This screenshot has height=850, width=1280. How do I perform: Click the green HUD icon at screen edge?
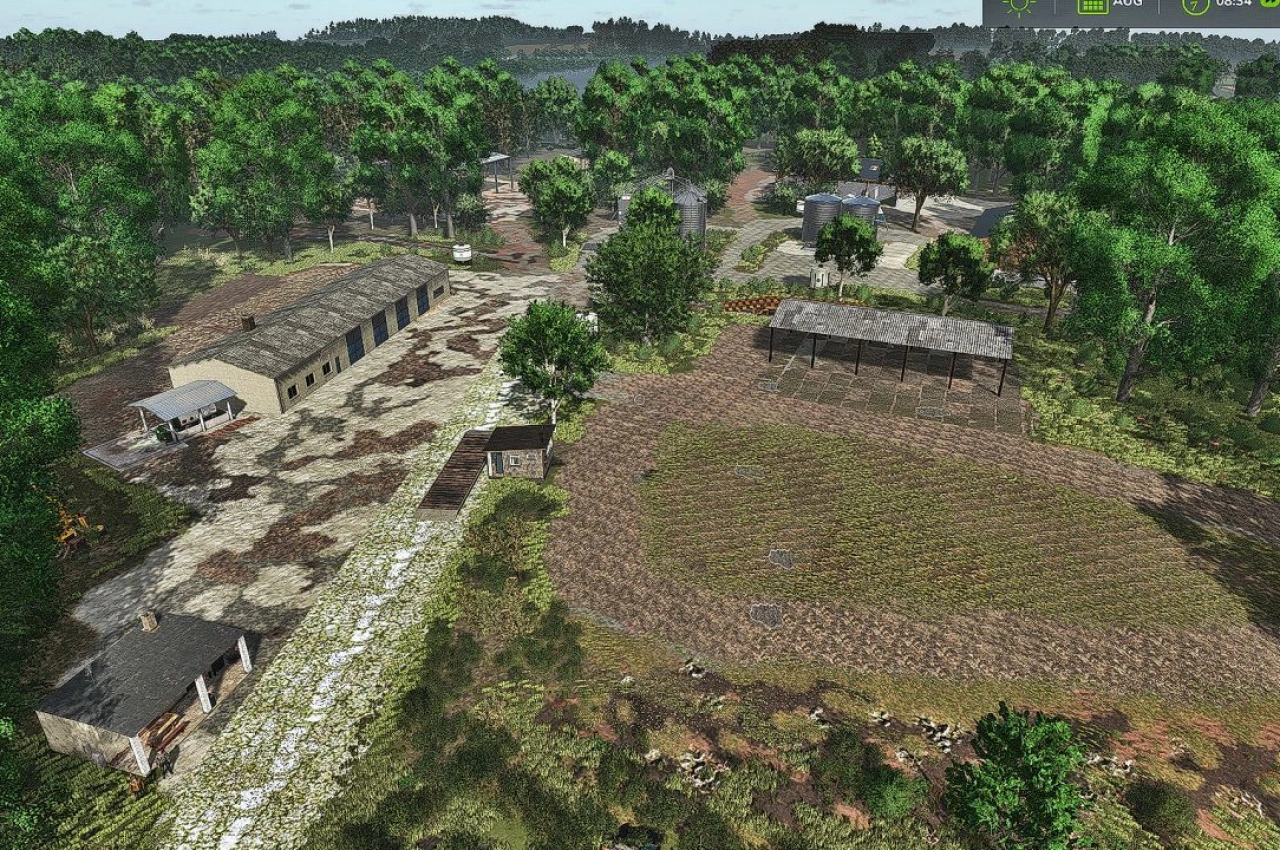coord(1272,6)
